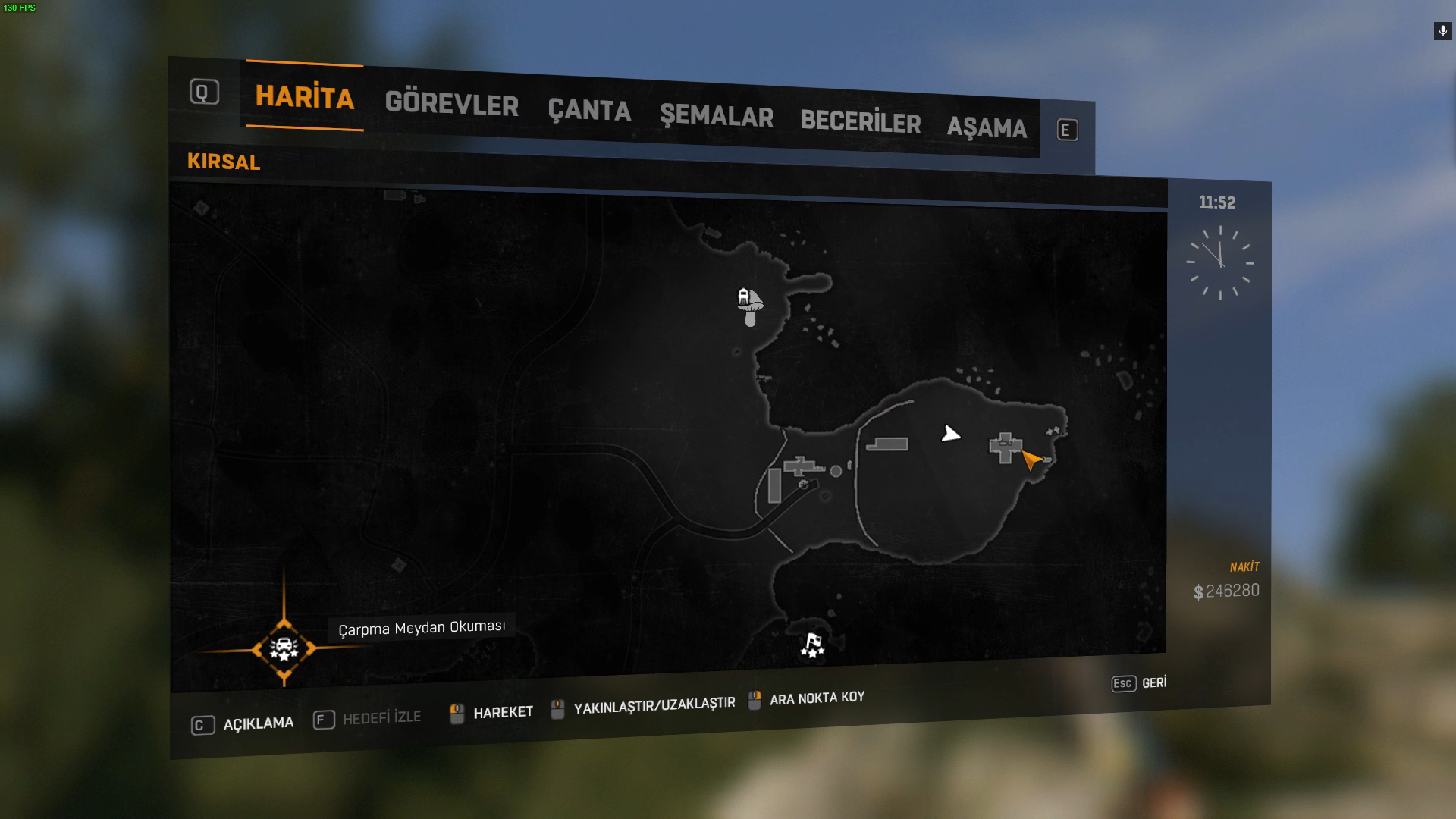Click the microphone overlay icon
Viewport: 1456px width, 819px height.
(x=1442, y=31)
